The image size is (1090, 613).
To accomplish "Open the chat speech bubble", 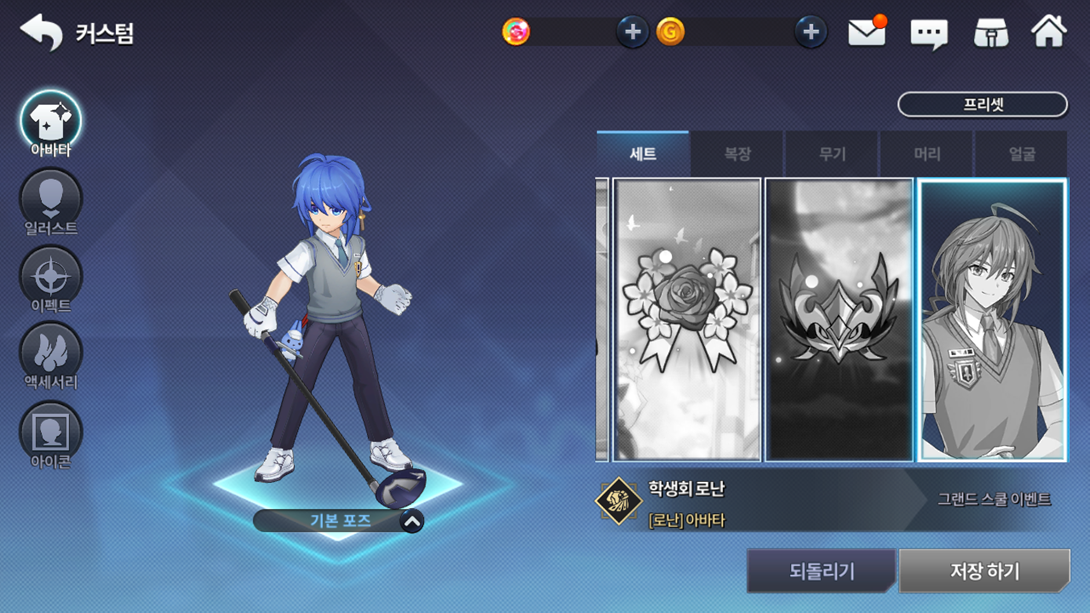I will (x=928, y=34).
